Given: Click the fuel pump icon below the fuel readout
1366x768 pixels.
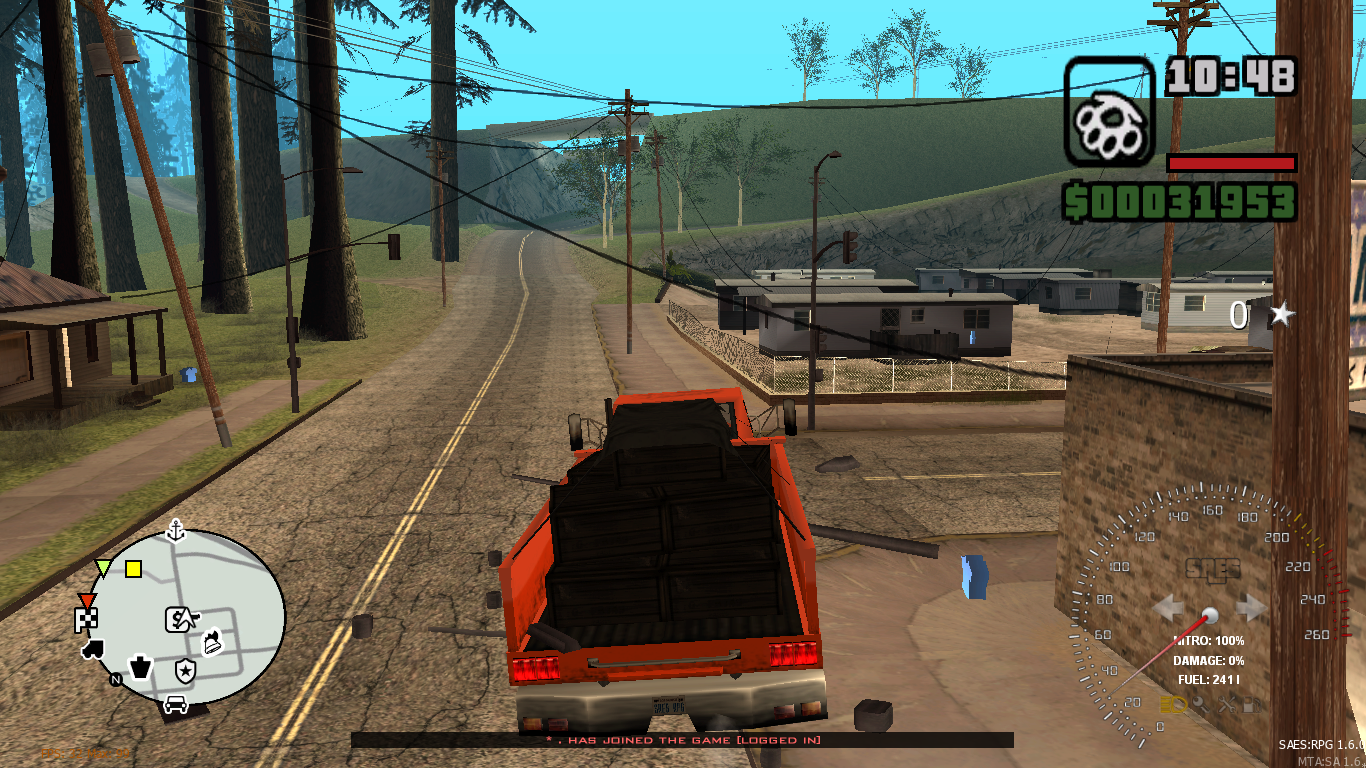Looking at the screenshot, I should (1250, 704).
